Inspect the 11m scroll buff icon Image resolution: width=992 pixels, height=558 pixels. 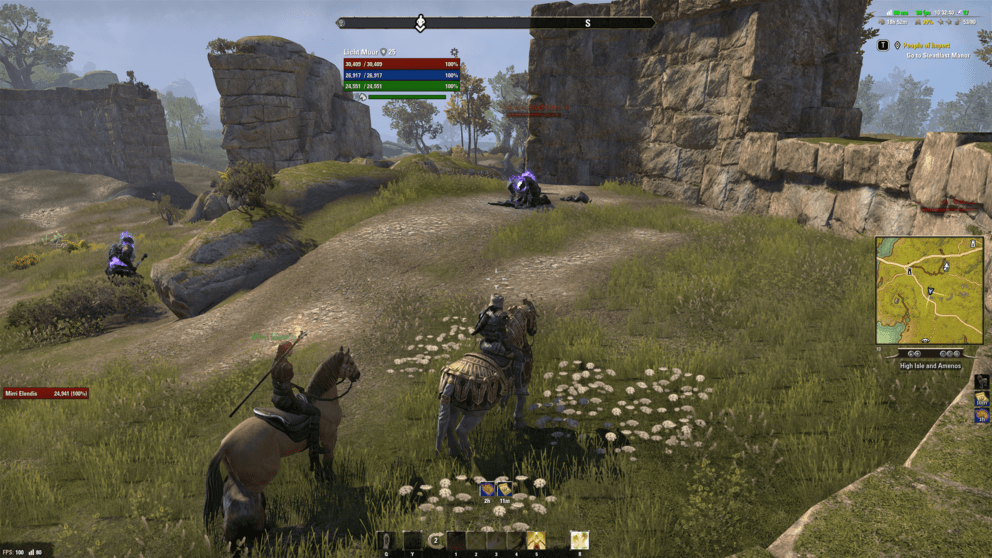[505, 489]
